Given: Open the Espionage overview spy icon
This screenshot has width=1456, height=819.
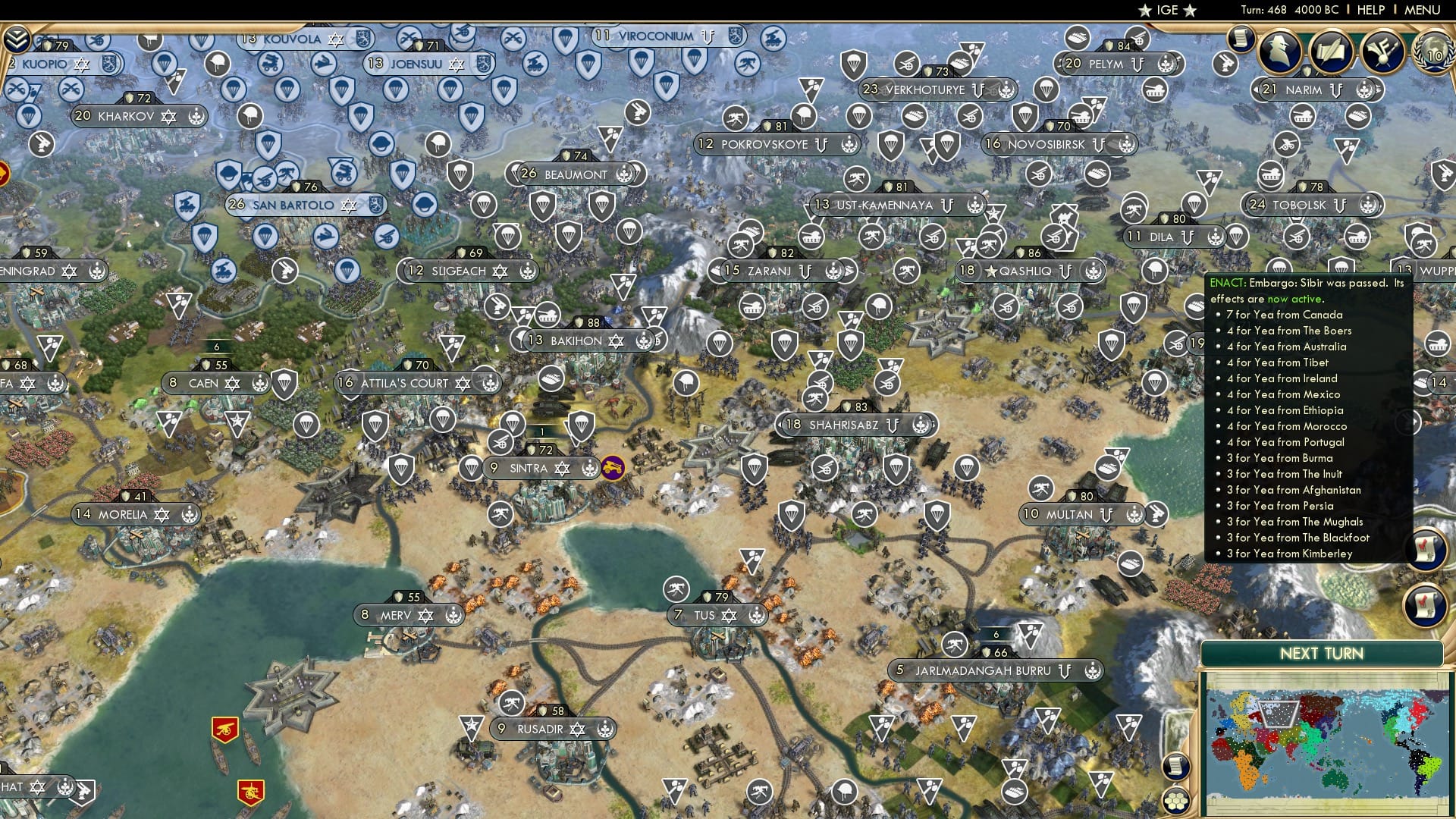Looking at the screenshot, I should pos(1279,50).
